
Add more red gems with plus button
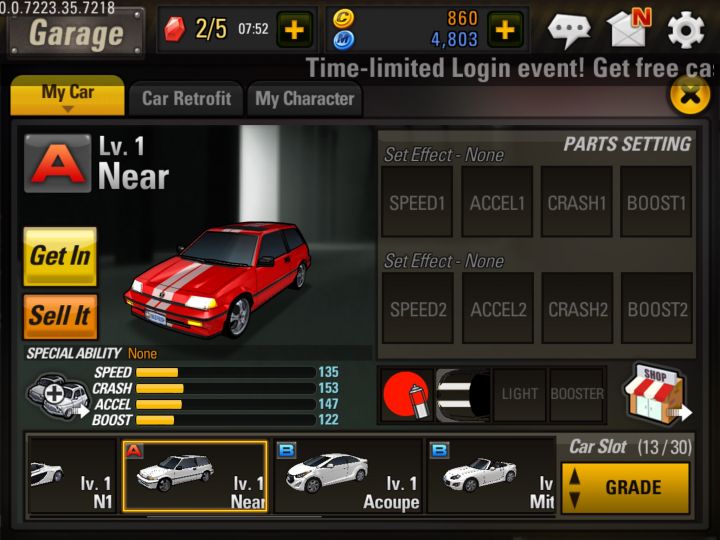[x=294, y=30]
